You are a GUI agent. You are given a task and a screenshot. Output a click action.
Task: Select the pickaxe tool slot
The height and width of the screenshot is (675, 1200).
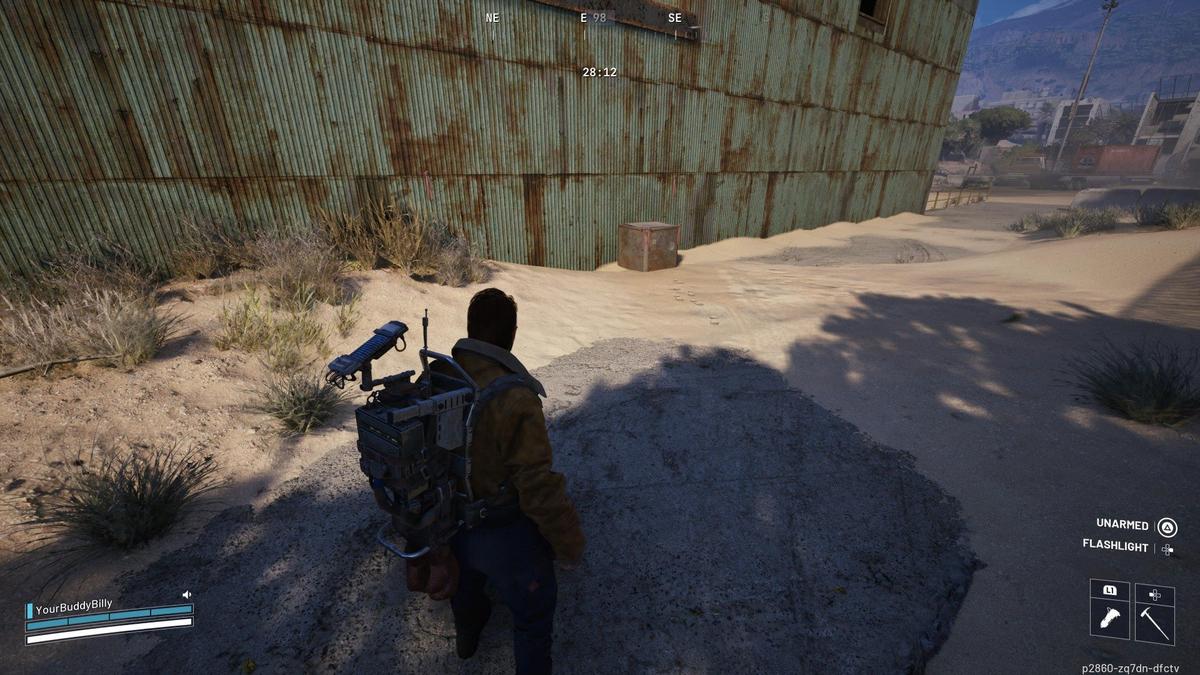[x=1154, y=619]
